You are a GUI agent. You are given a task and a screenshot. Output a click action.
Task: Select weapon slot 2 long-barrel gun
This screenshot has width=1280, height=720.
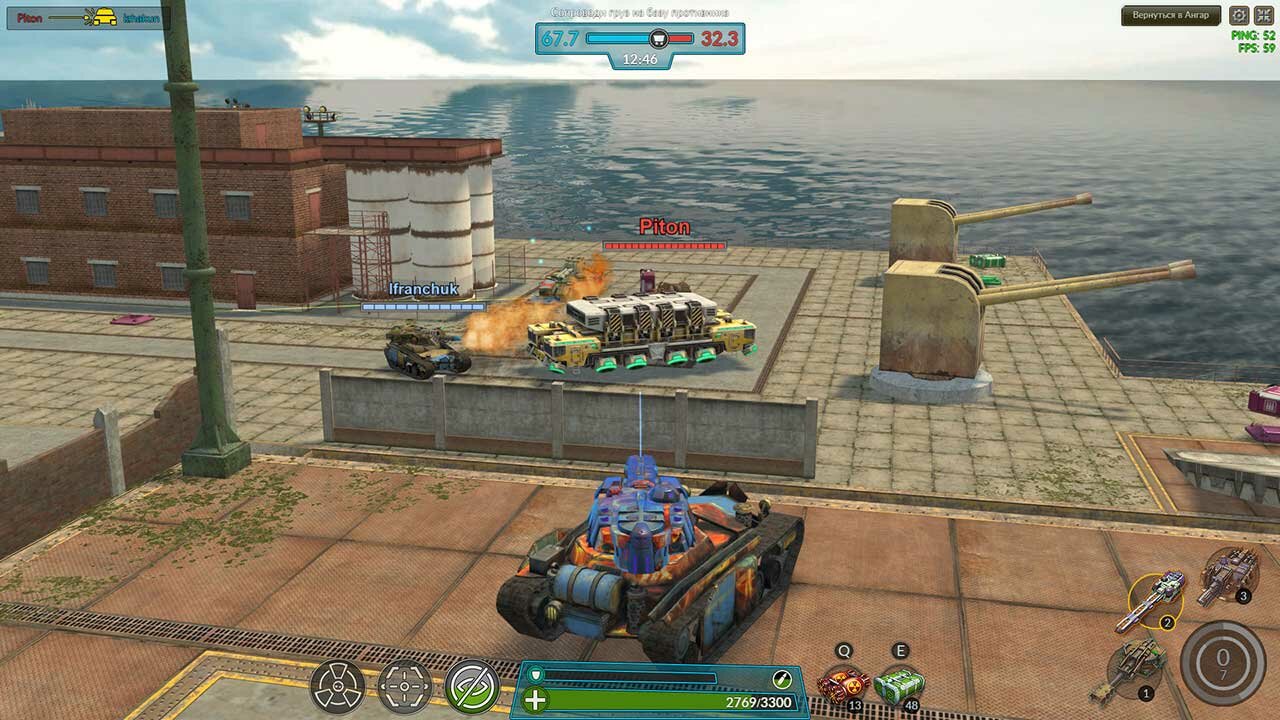click(x=1155, y=601)
